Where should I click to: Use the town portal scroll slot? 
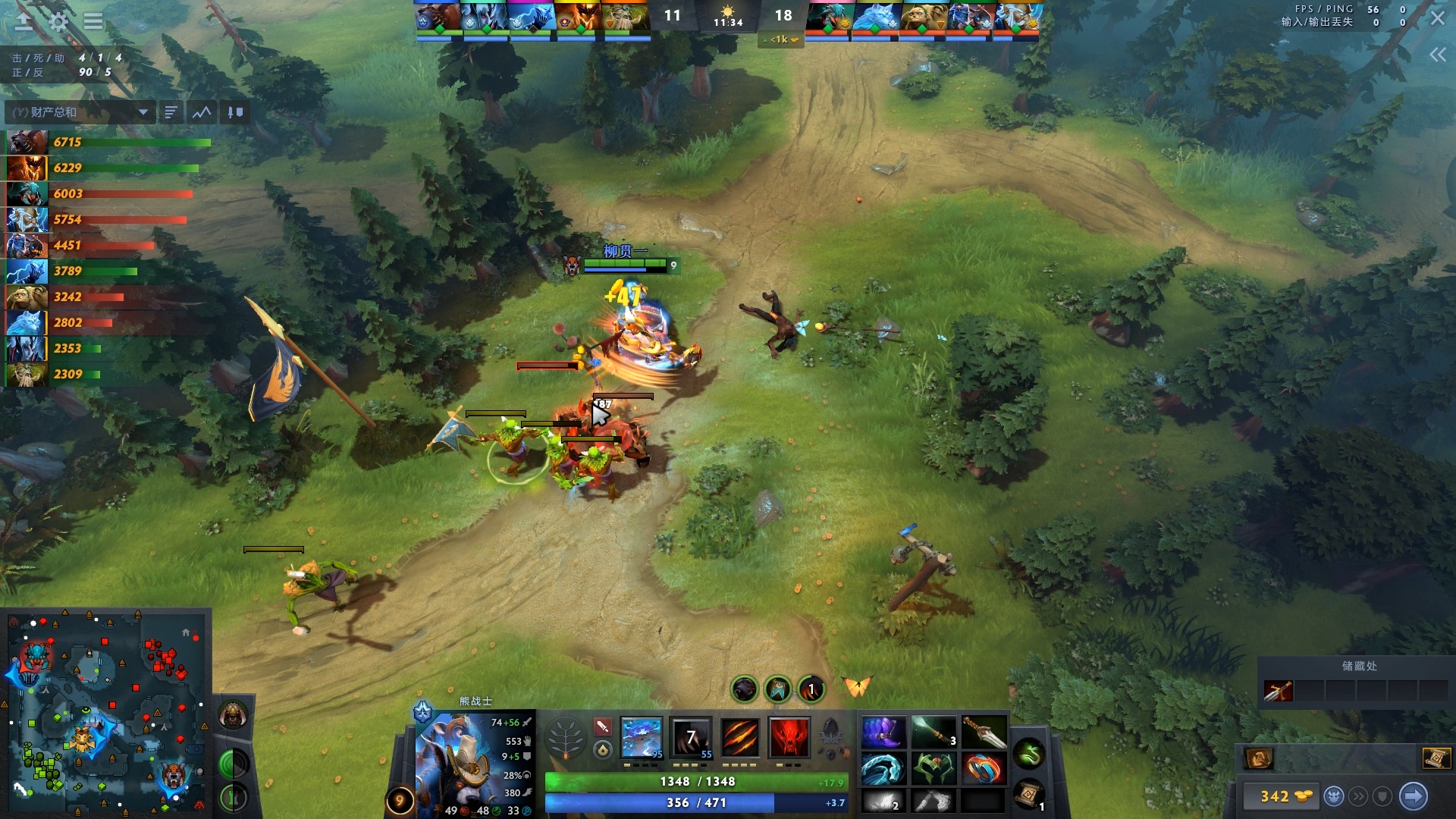coord(1029,794)
